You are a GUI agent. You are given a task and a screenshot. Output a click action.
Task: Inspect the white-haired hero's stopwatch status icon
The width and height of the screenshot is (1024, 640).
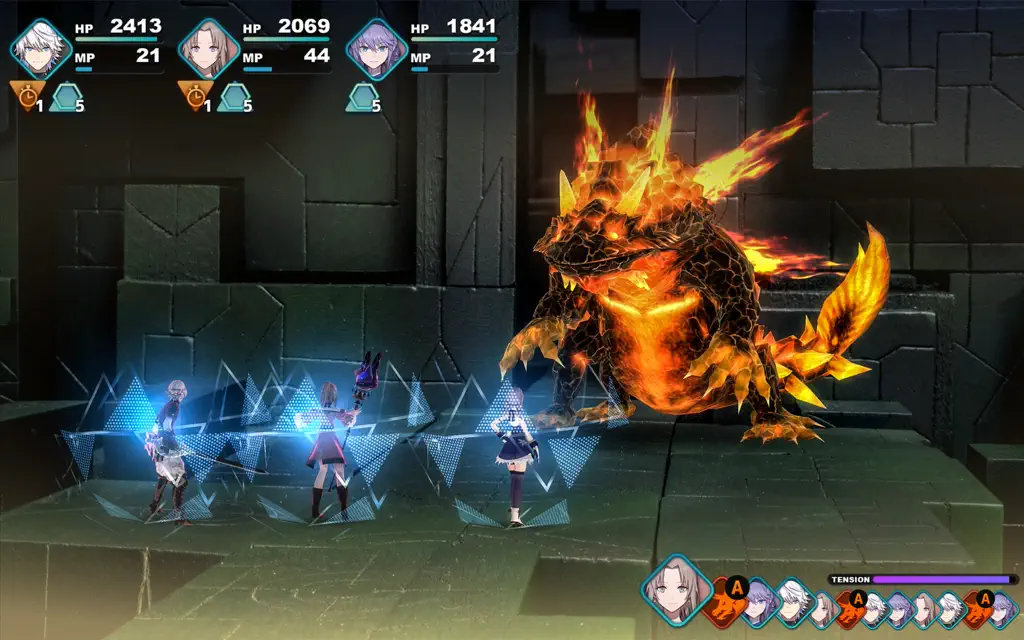coord(25,95)
